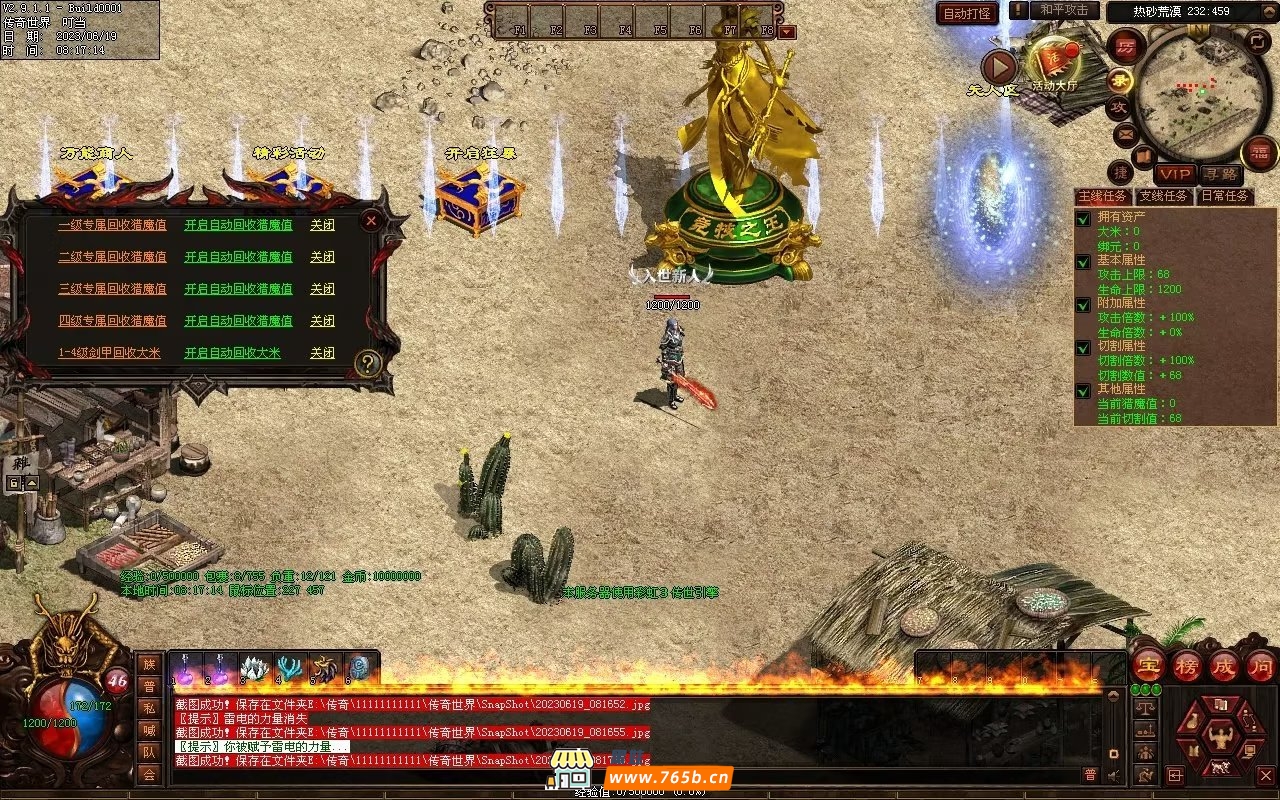Switch the 和平攻击 attack mode
Viewport: 1280px width, 800px height.
1064,10
